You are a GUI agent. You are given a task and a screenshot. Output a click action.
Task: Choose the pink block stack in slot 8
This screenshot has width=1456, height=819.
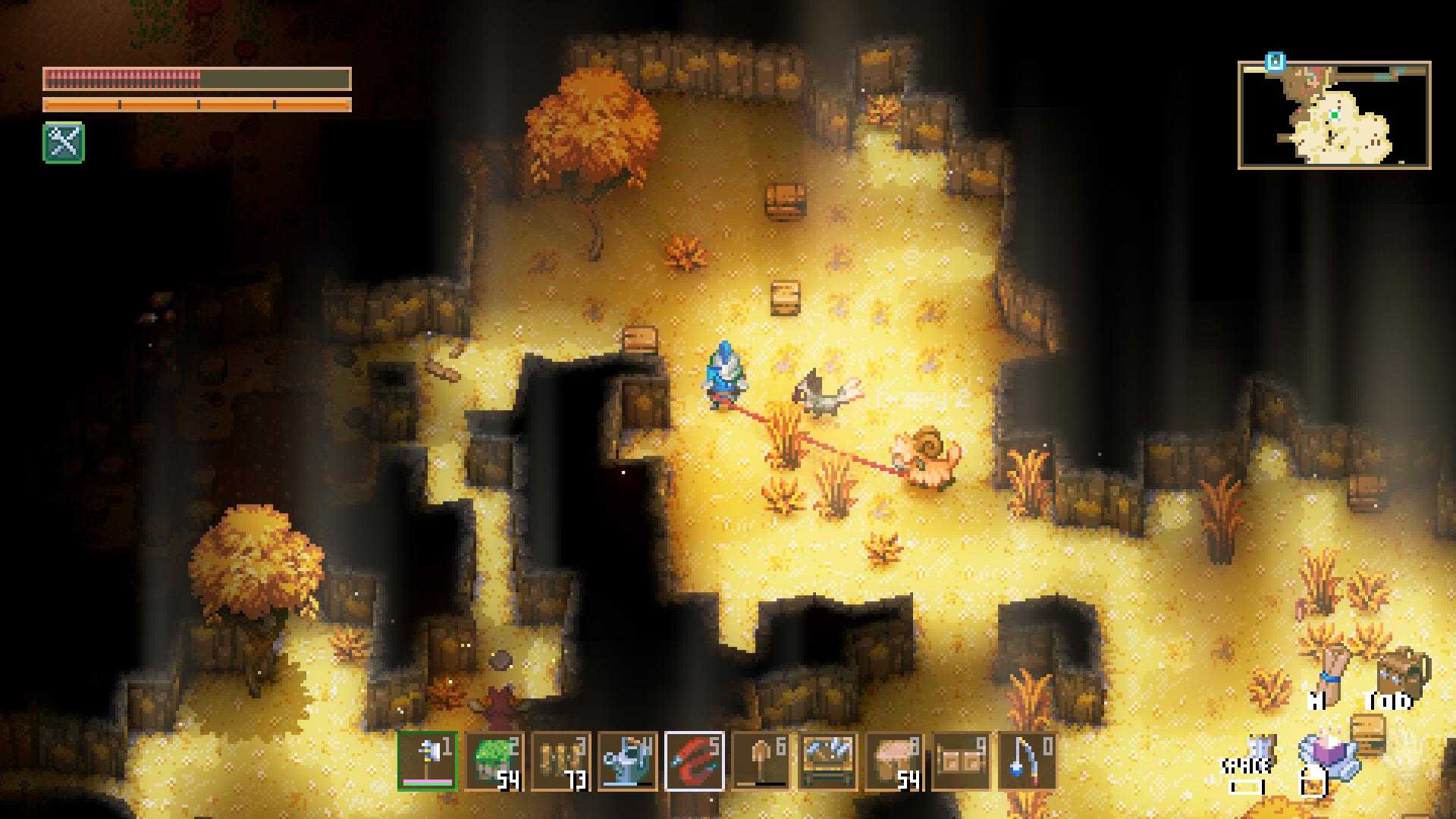(x=895, y=761)
